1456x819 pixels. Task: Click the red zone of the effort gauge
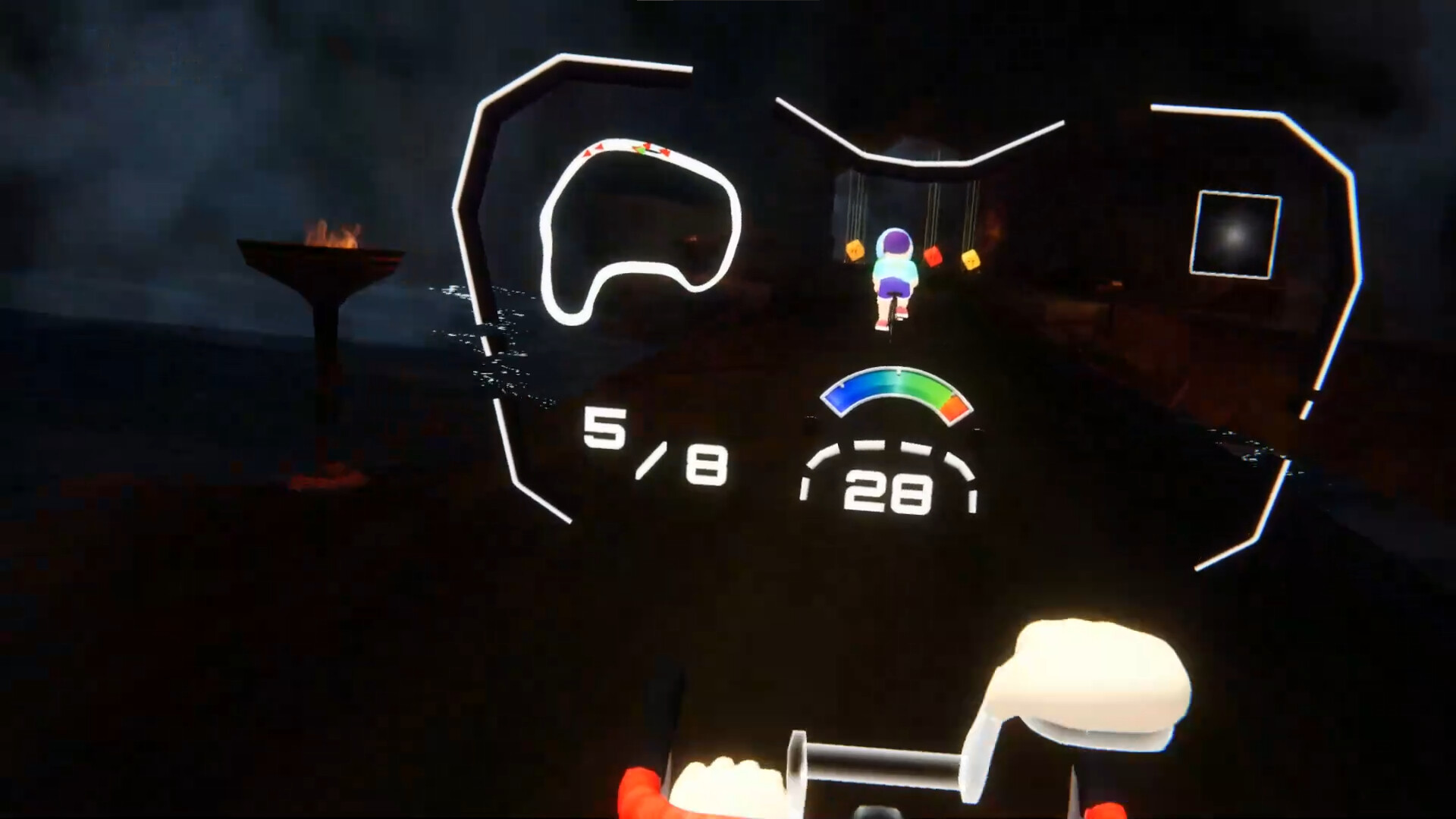point(956,409)
